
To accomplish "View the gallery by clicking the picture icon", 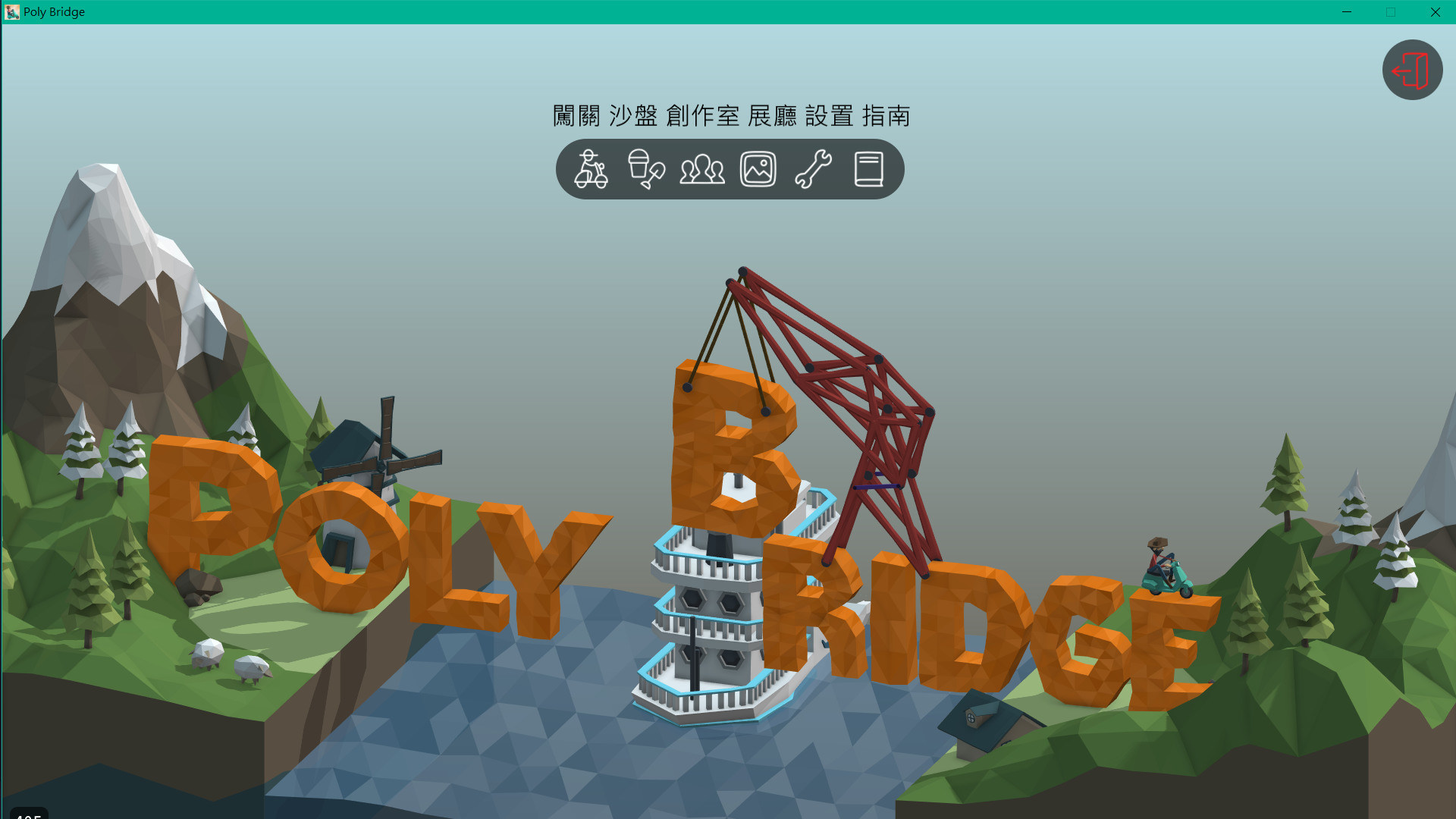I will (x=757, y=170).
